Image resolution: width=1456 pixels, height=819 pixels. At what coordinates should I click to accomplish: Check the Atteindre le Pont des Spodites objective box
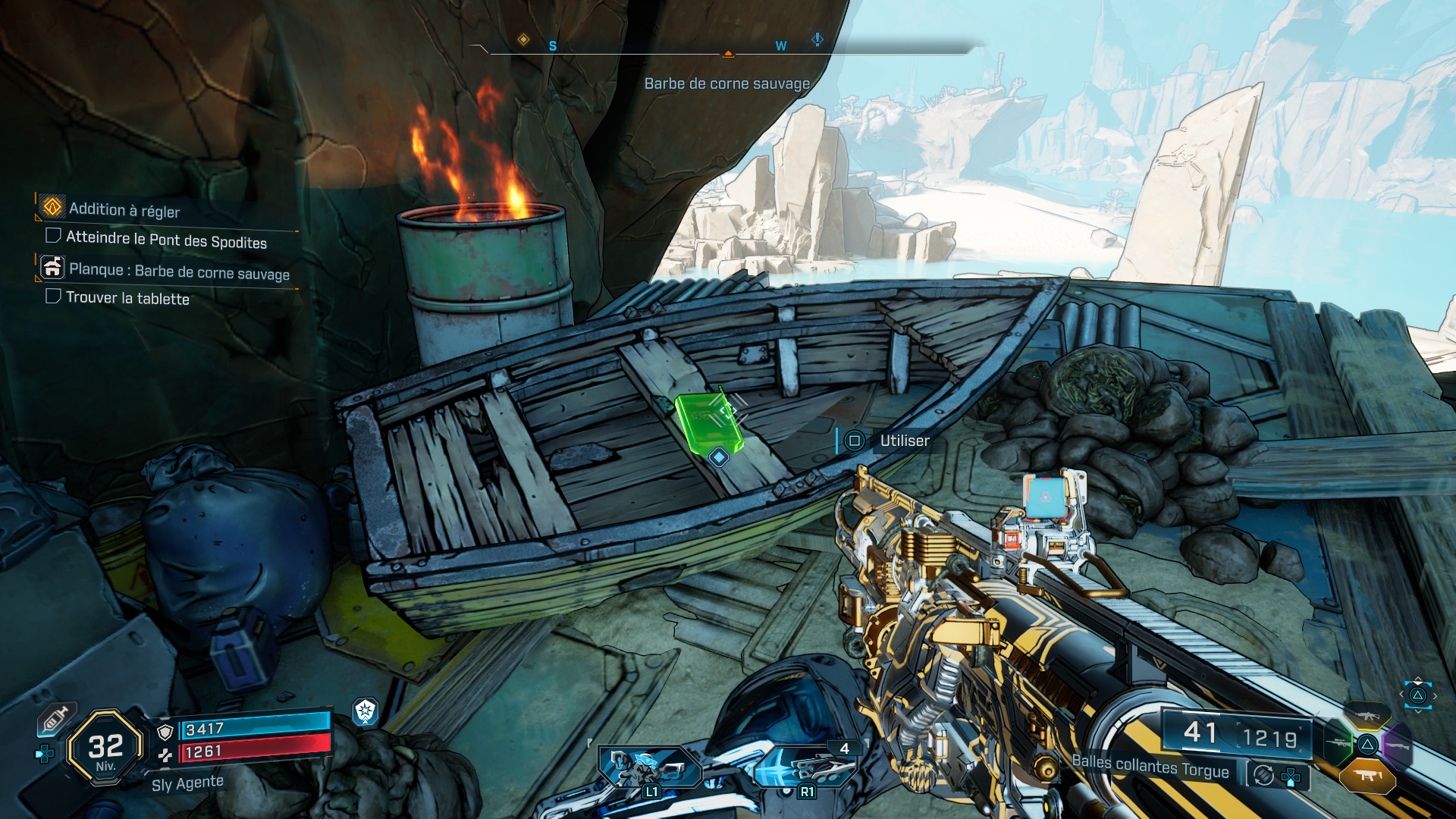pyautogui.click(x=52, y=236)
